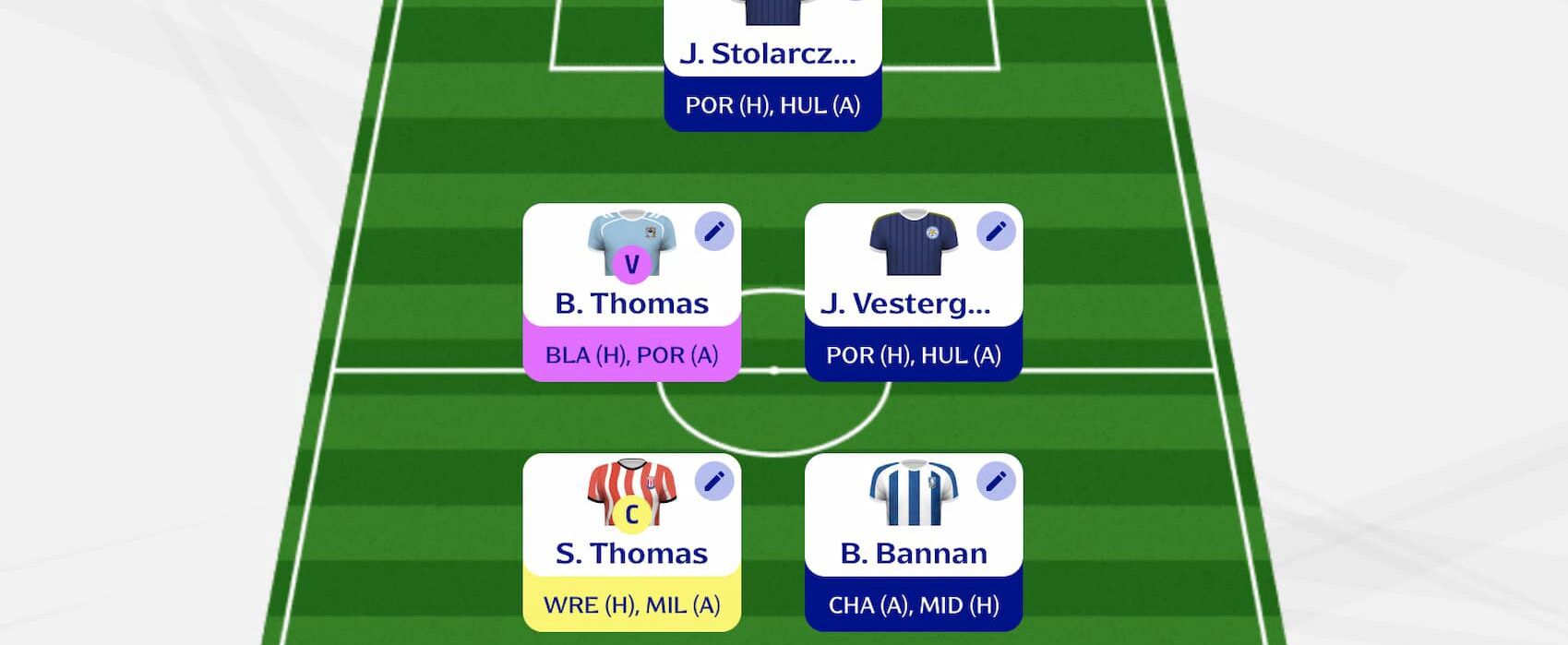Click the pencil icon on J. Vestergaard
Image resolution: width=1568 pixels, height=645 pixels.
pyautogui.click(x=996, y=232)
